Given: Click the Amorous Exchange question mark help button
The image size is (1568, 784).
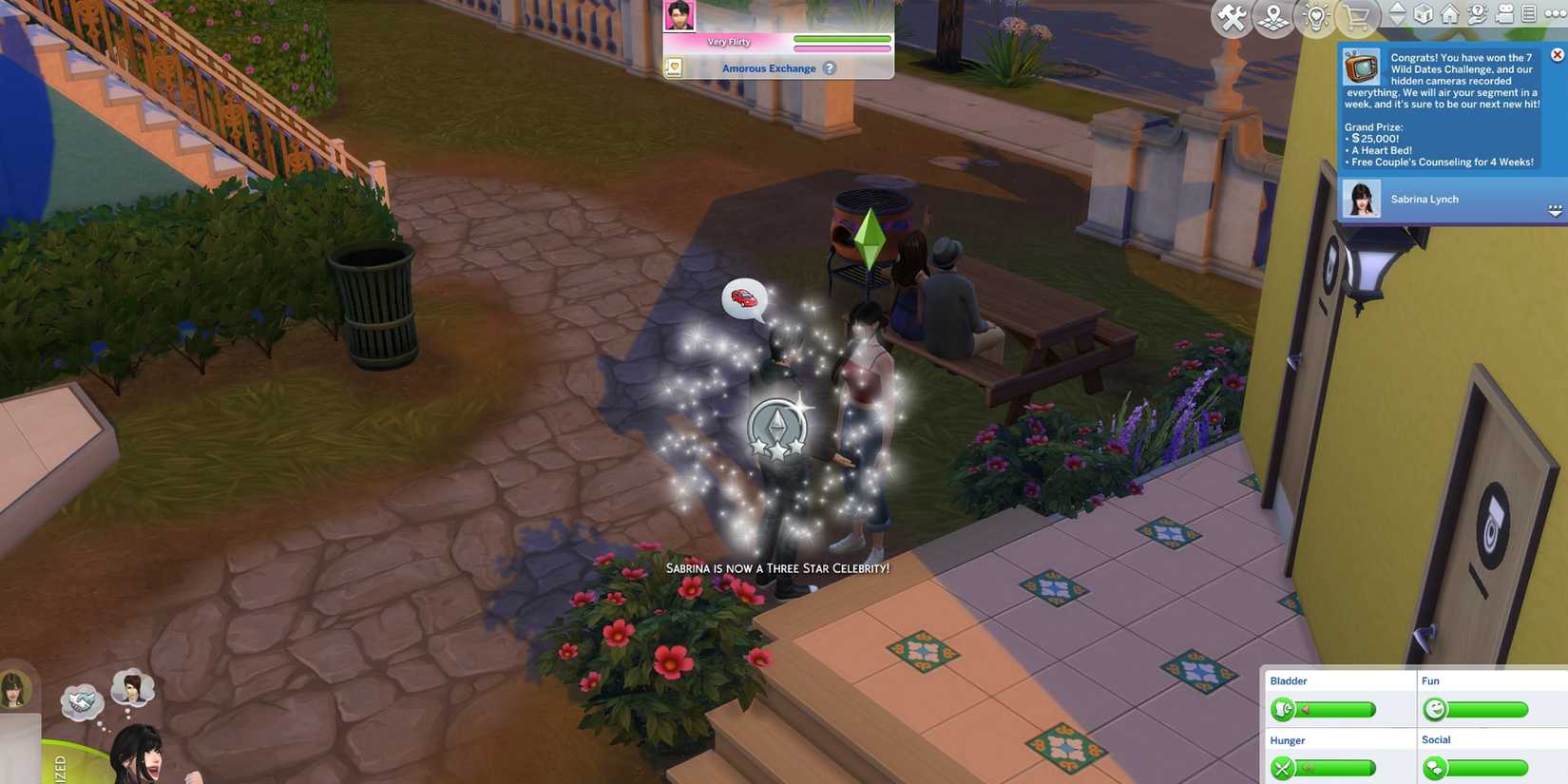Looking at the screenshot, I should click(830, 68).
